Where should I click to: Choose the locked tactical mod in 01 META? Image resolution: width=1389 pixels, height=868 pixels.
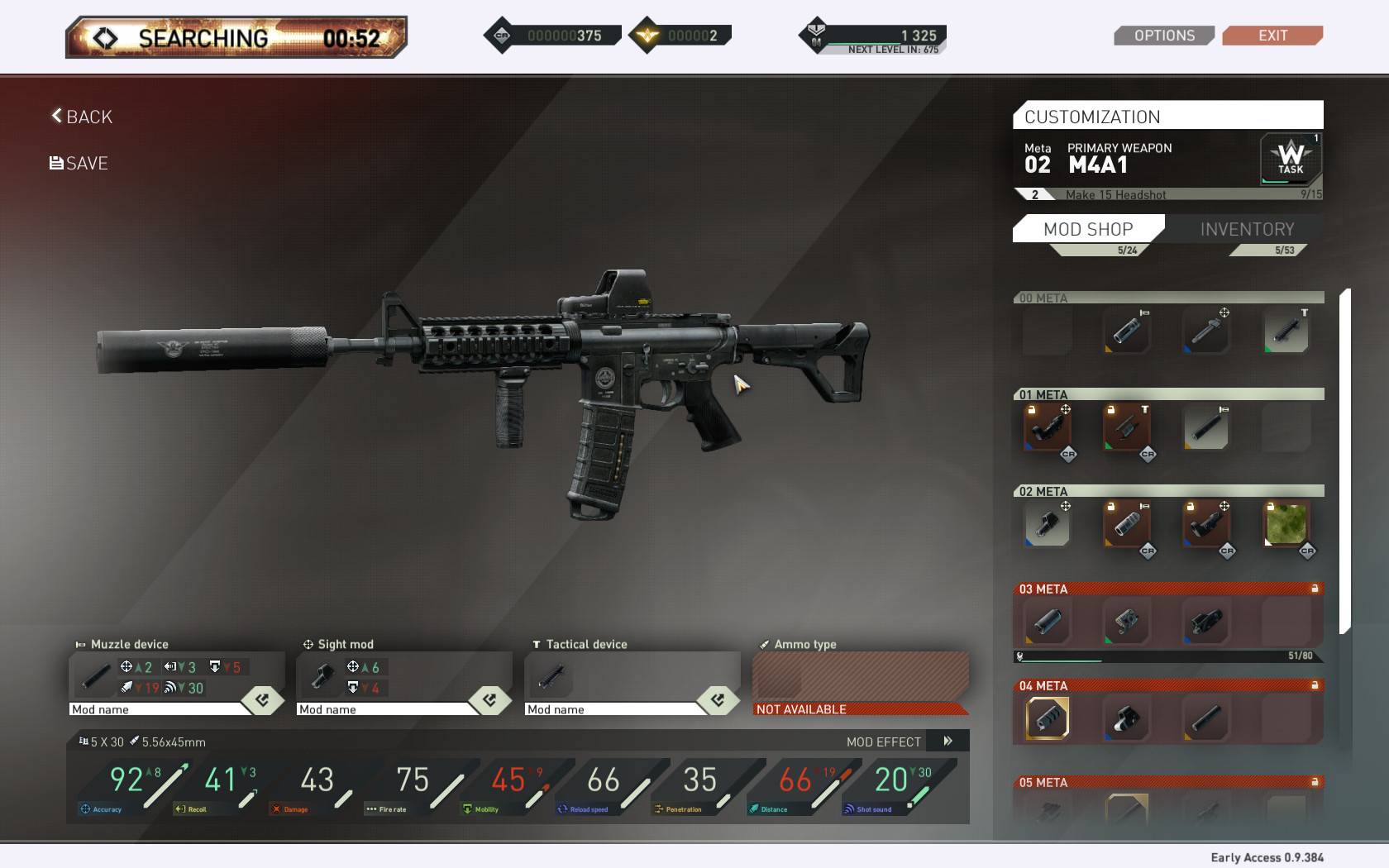click(1127, 427)
